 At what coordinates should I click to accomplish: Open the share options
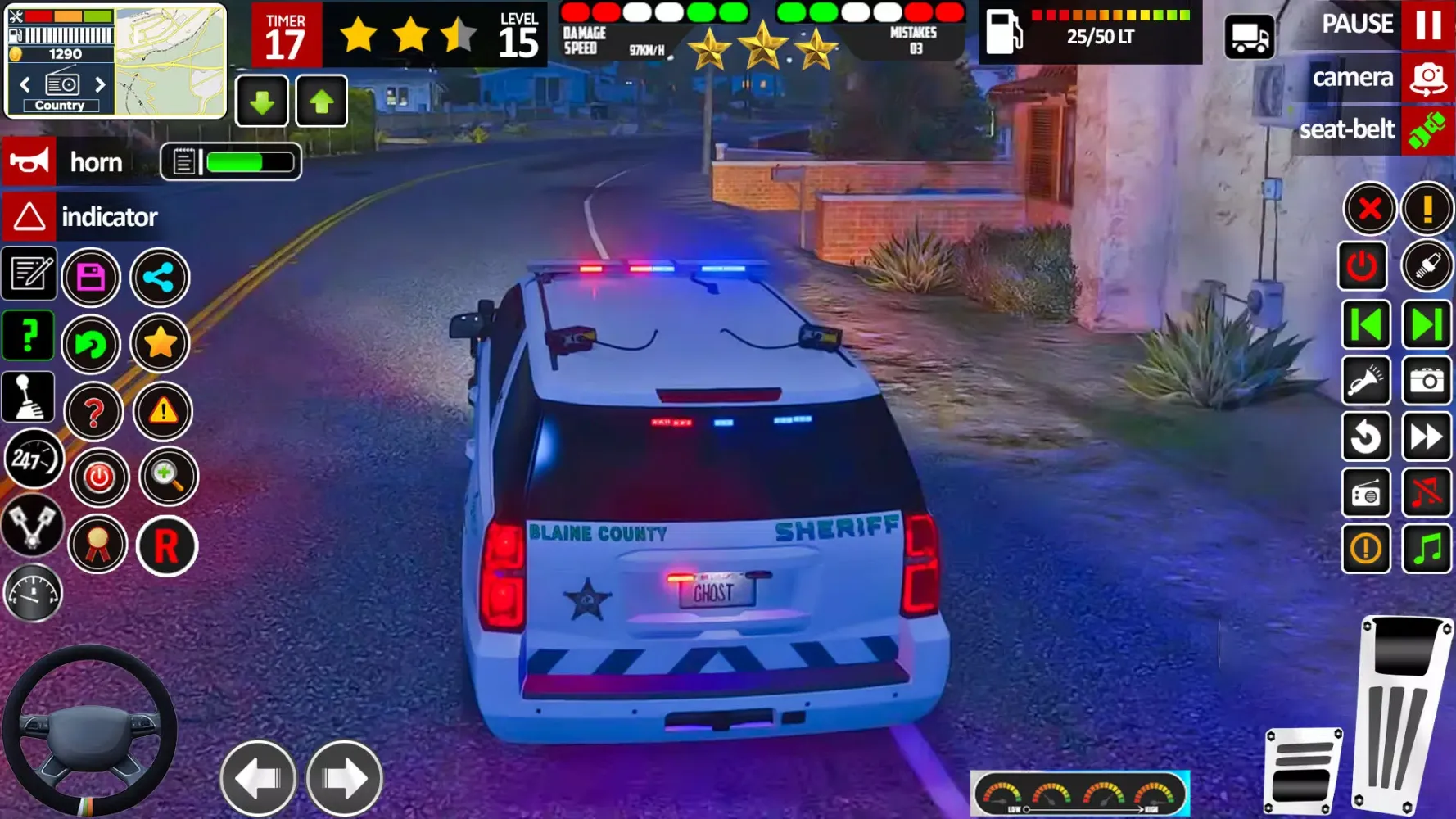point(161,278)
